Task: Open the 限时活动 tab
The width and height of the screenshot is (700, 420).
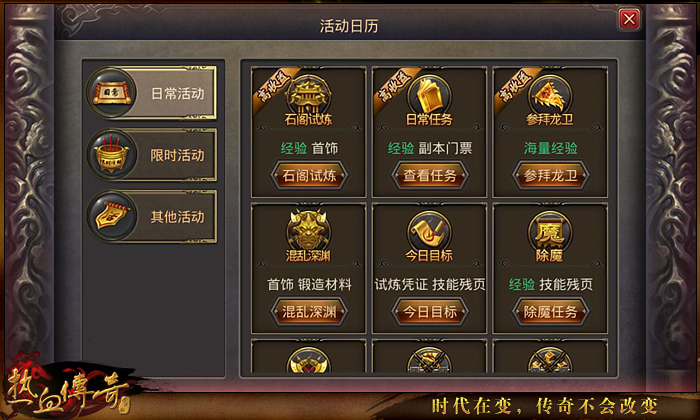Action: (x=152, y=154)
